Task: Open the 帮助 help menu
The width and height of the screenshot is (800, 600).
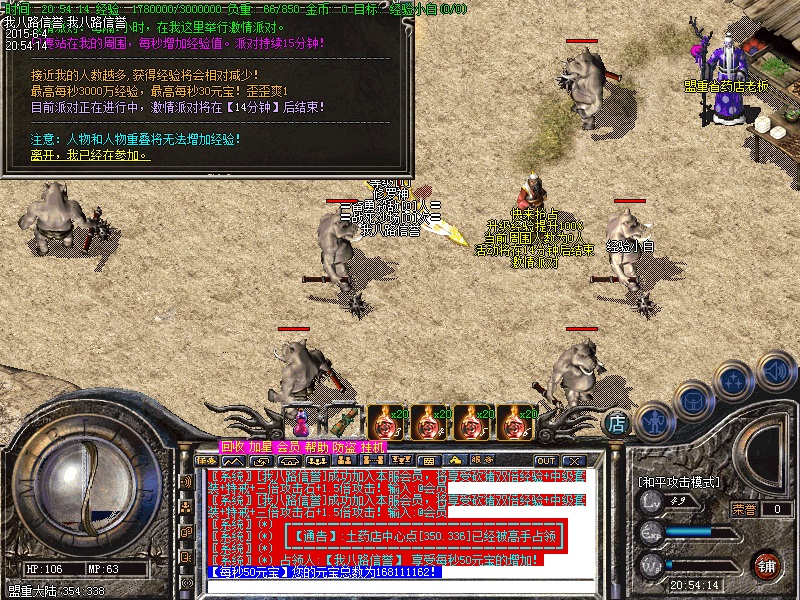Action: pyautogui.click(x=317, y=446)
